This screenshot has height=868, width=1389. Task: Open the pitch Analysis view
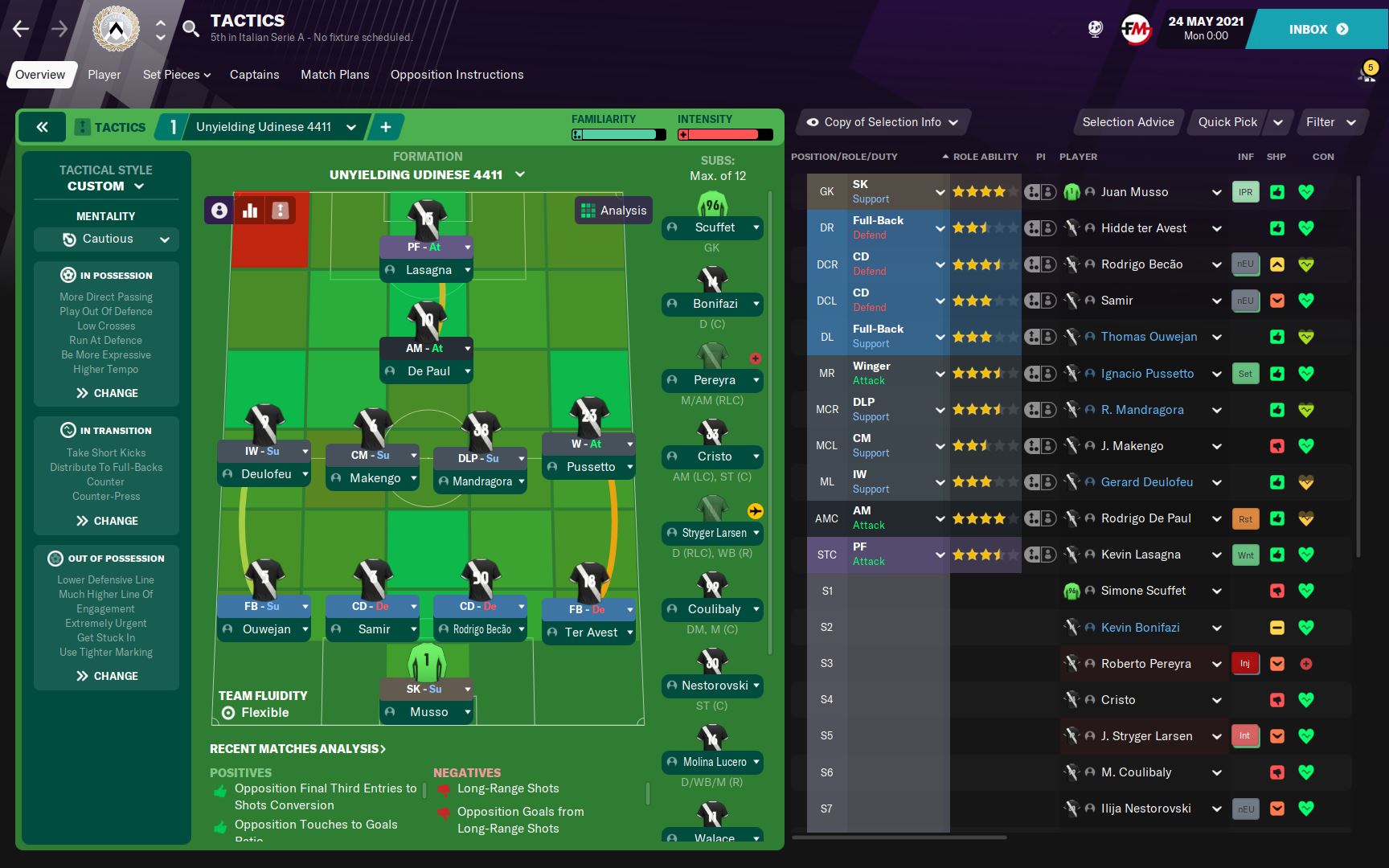pyautogui.click(x=613, y=211)
